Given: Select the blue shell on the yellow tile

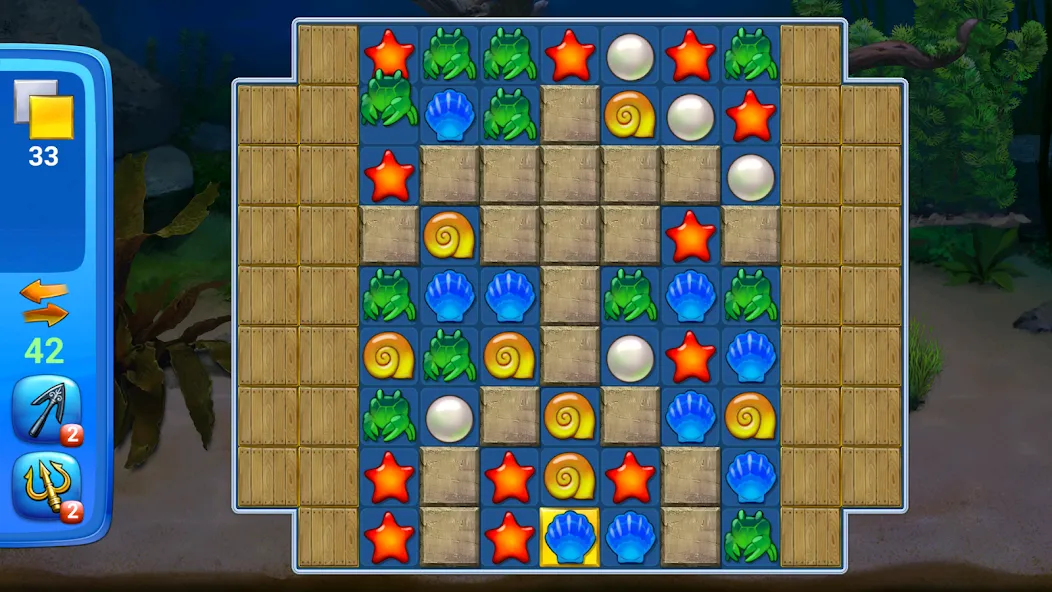Looking at the screenshot, I should click(x=570, y=536).
